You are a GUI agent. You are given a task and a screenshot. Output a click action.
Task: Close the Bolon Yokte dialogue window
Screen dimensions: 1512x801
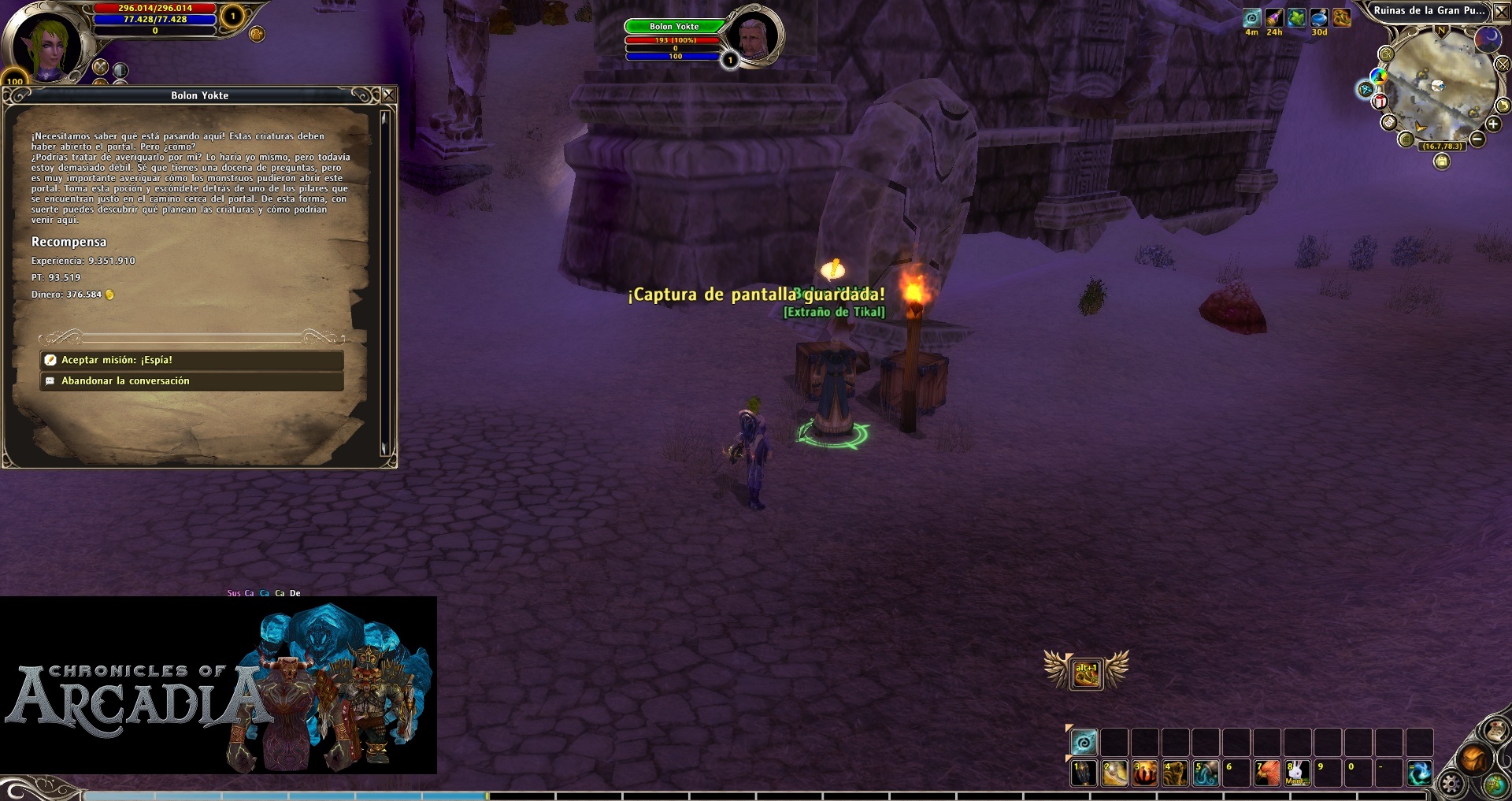pos(388,95)
